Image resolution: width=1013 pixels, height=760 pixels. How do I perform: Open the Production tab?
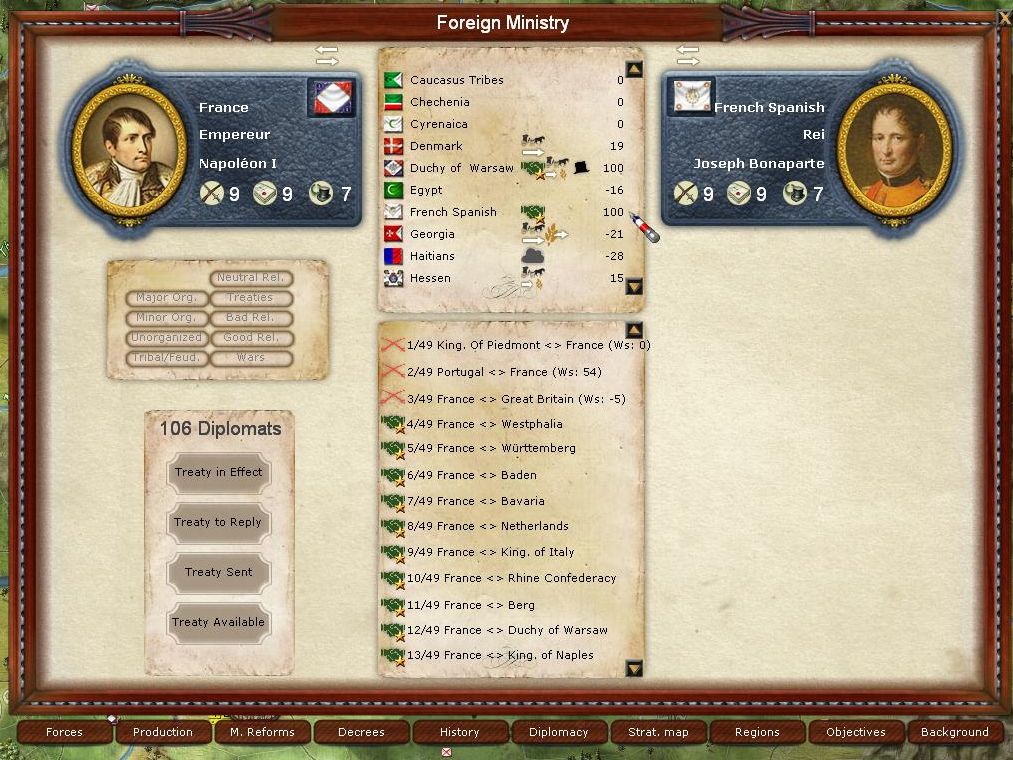(163, 732)
